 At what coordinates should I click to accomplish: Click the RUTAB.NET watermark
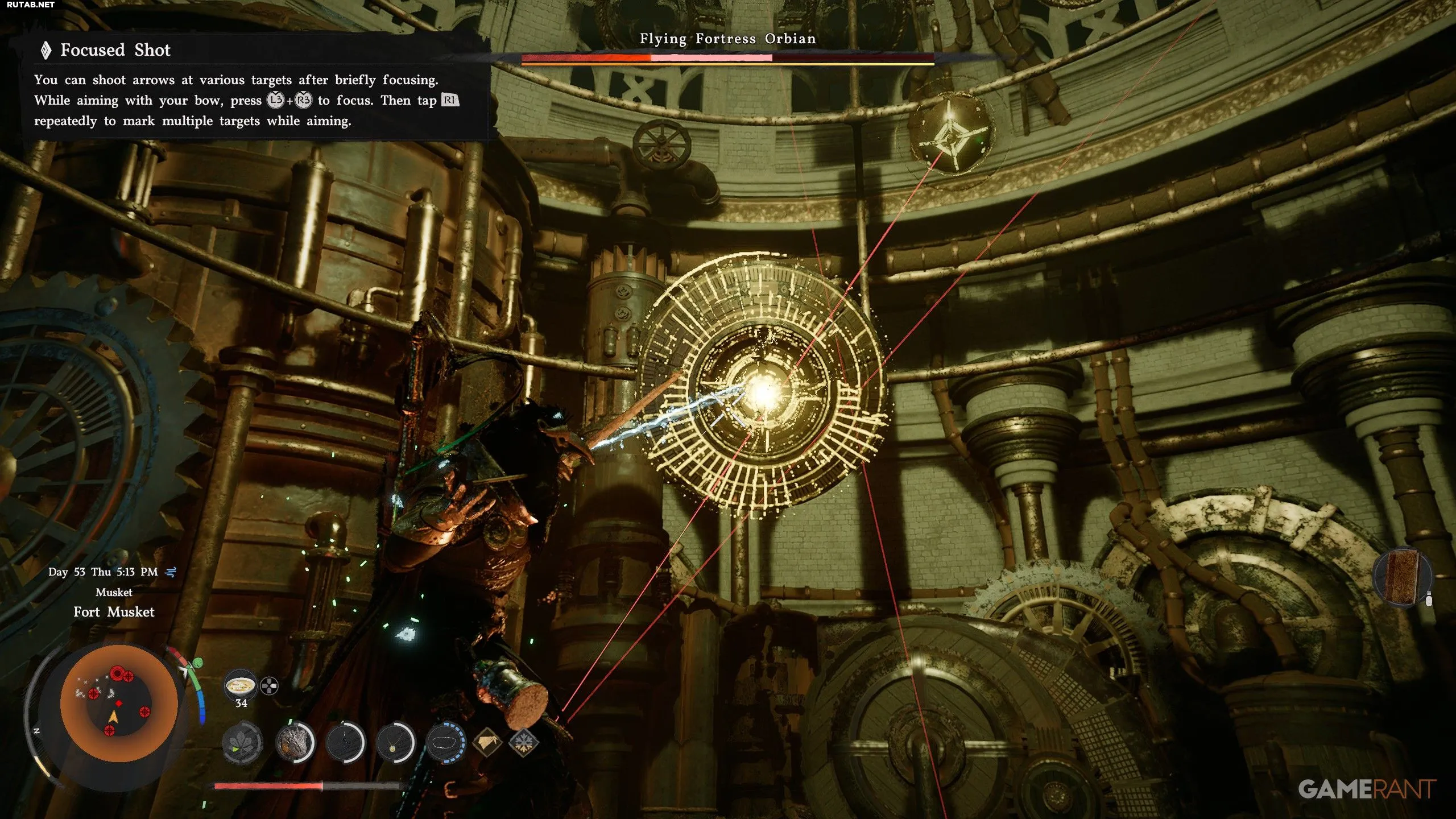pyautogui.click(x=31, y=5)
